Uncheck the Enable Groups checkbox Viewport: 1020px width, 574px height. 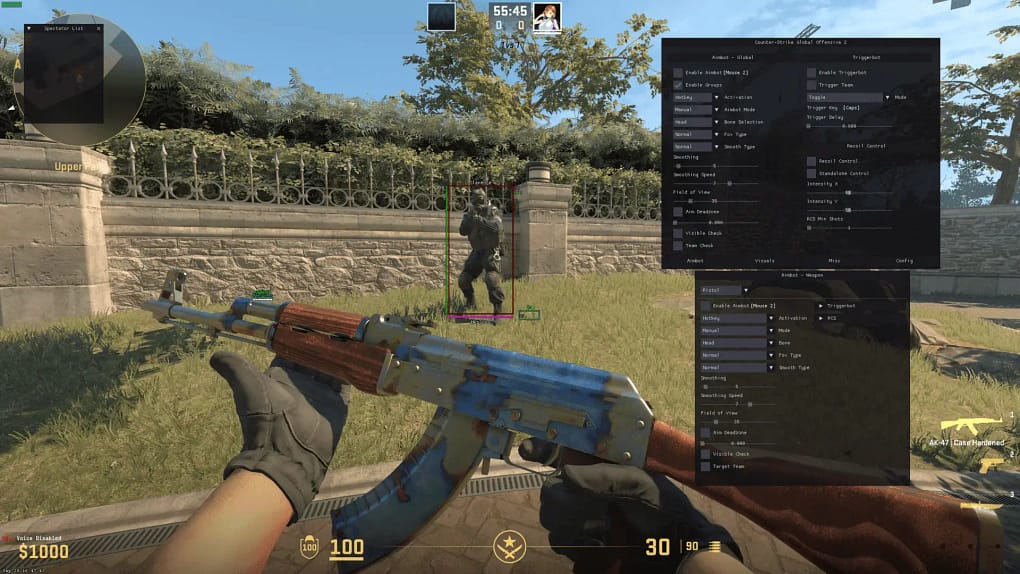pos(678,85)
